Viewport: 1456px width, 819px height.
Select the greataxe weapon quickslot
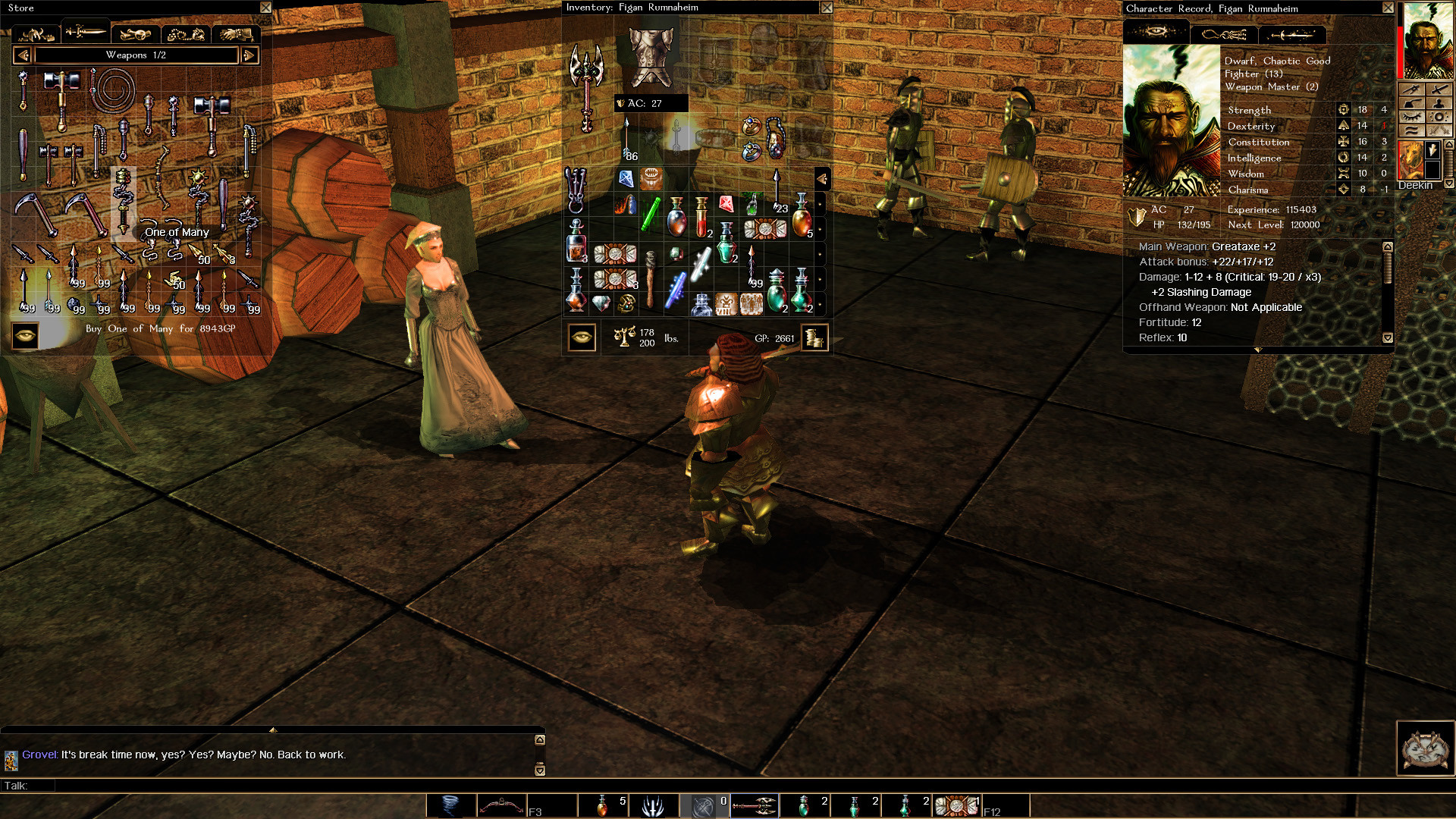755,805
